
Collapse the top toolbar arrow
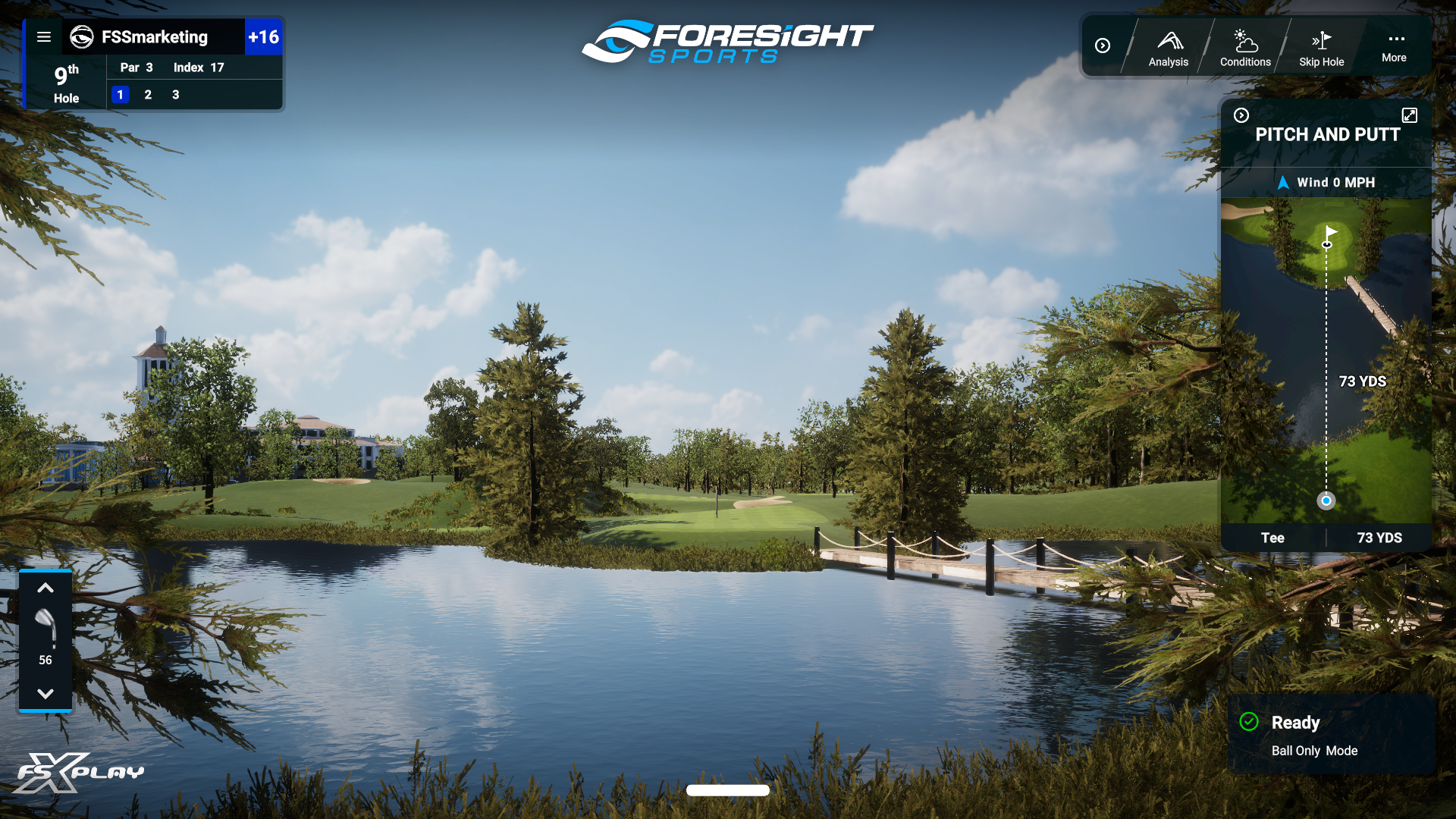(1103, 46)
